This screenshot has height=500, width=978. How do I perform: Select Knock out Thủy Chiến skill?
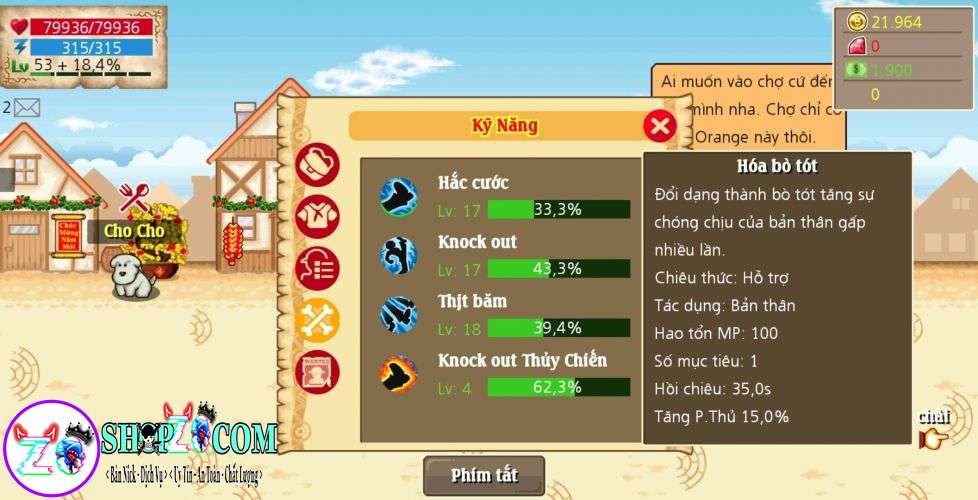tap(500, 374)
